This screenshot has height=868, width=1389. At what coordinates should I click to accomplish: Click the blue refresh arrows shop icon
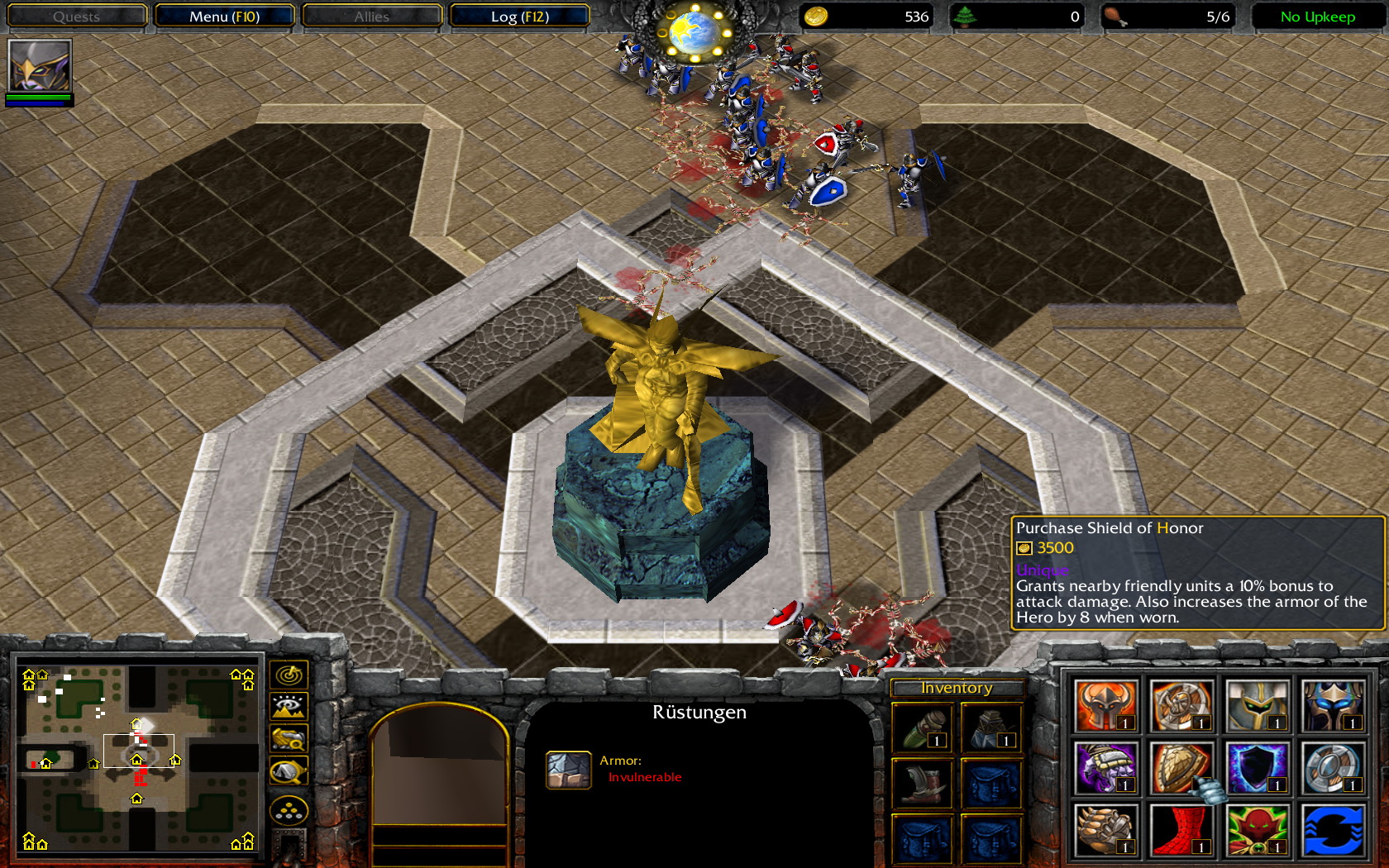click(x=1334, y=832)
